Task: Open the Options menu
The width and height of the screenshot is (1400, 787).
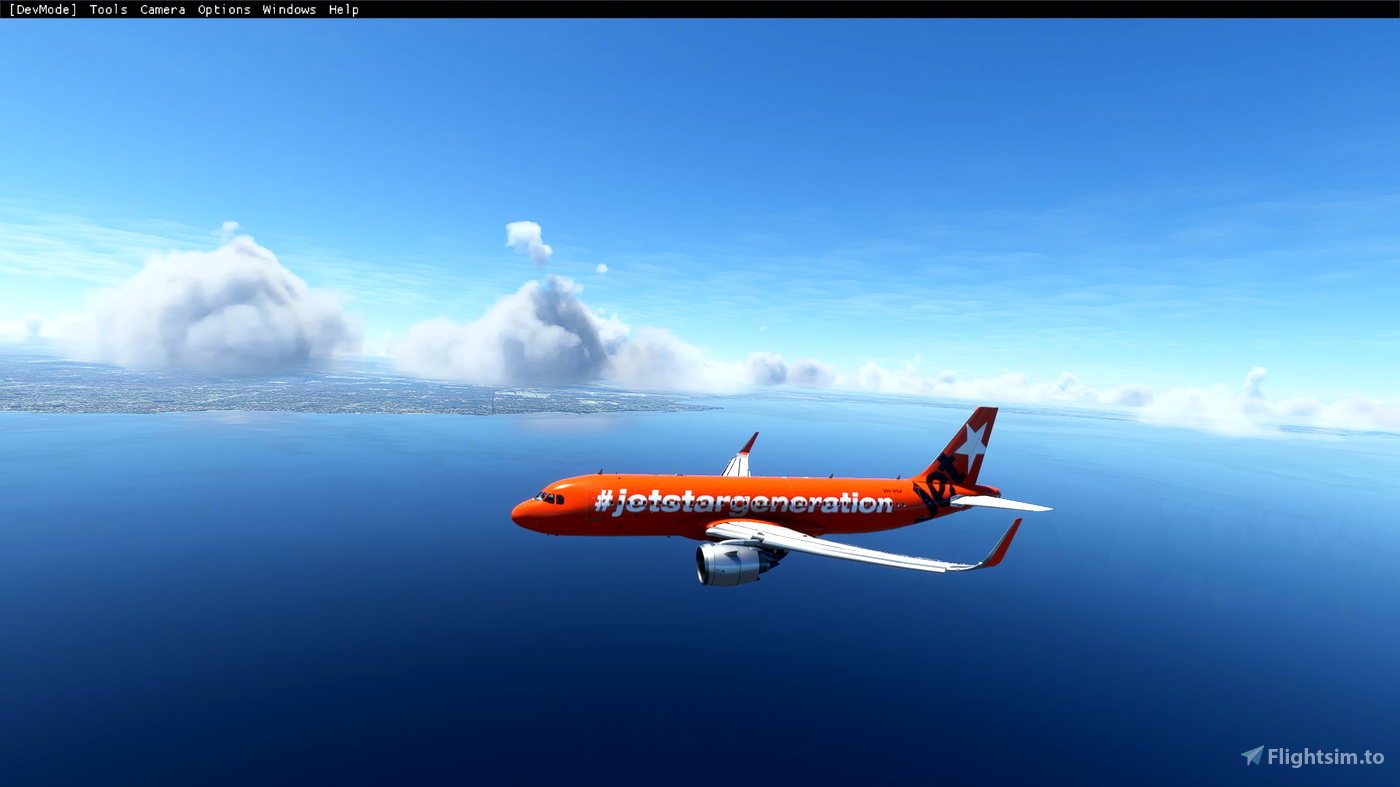Action: pyautogui.click(x=223, y=9)
